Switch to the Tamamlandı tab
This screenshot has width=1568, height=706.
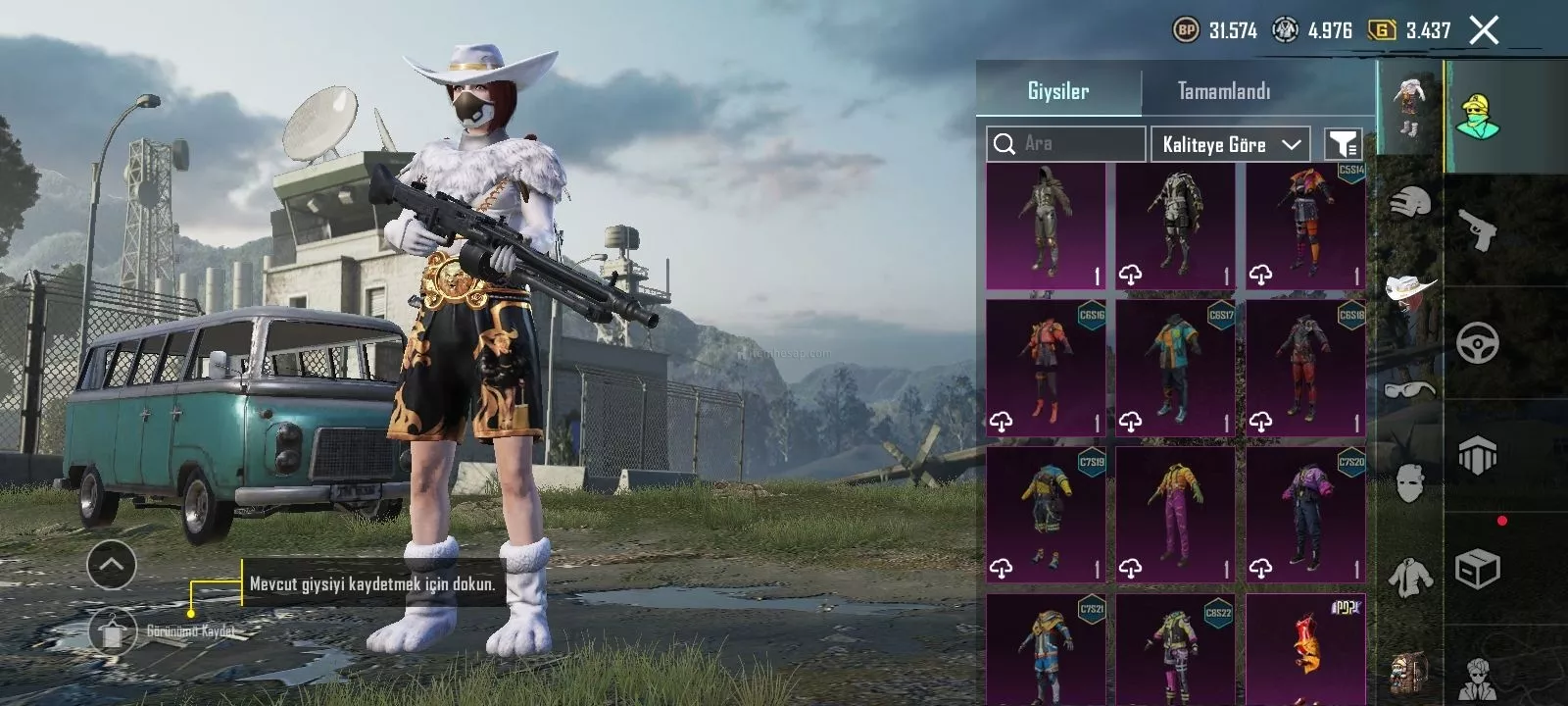[x=1224, y=91]
